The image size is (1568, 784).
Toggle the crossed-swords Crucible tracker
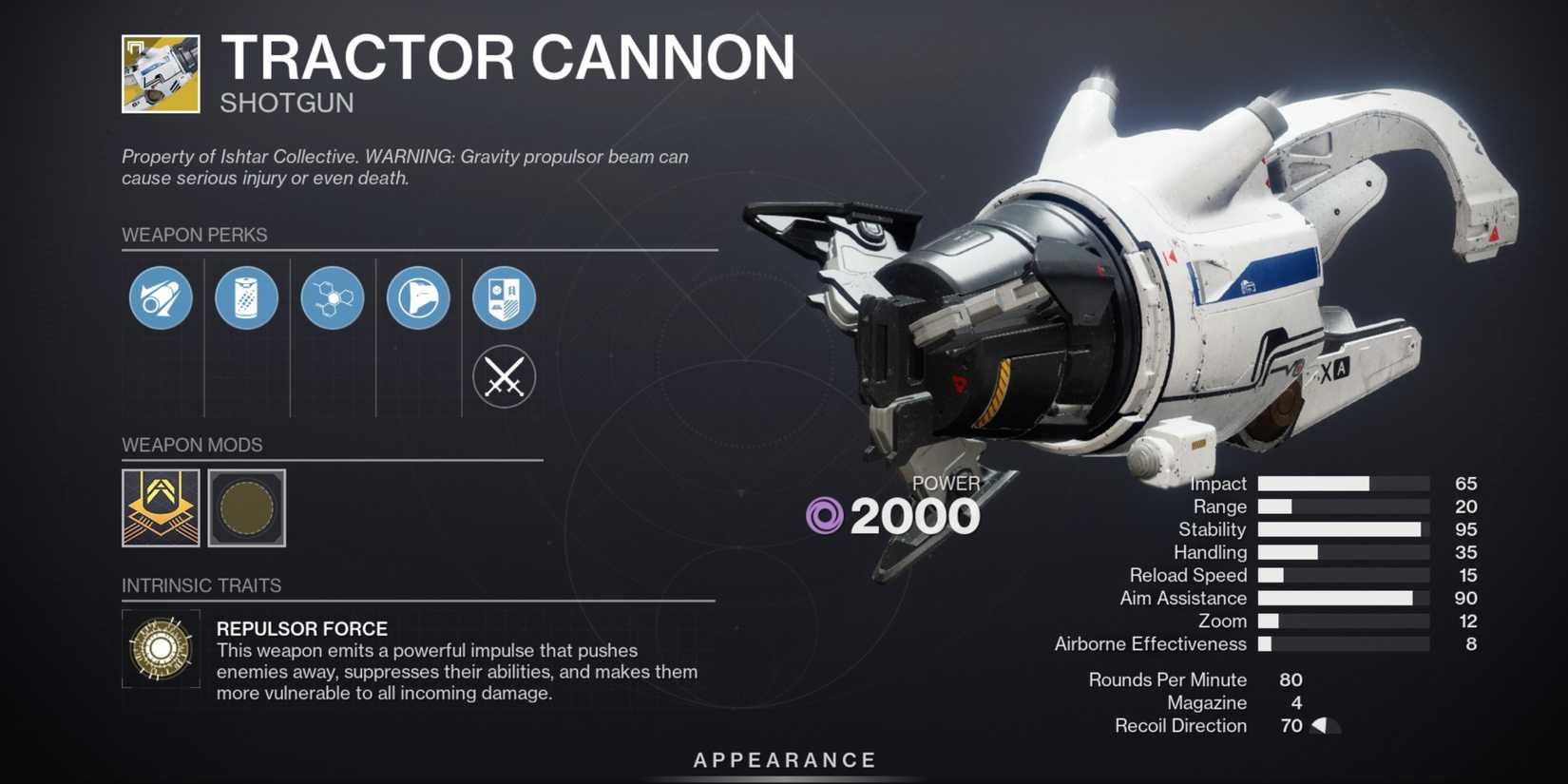pyautogui.click(x=504, y=377)
